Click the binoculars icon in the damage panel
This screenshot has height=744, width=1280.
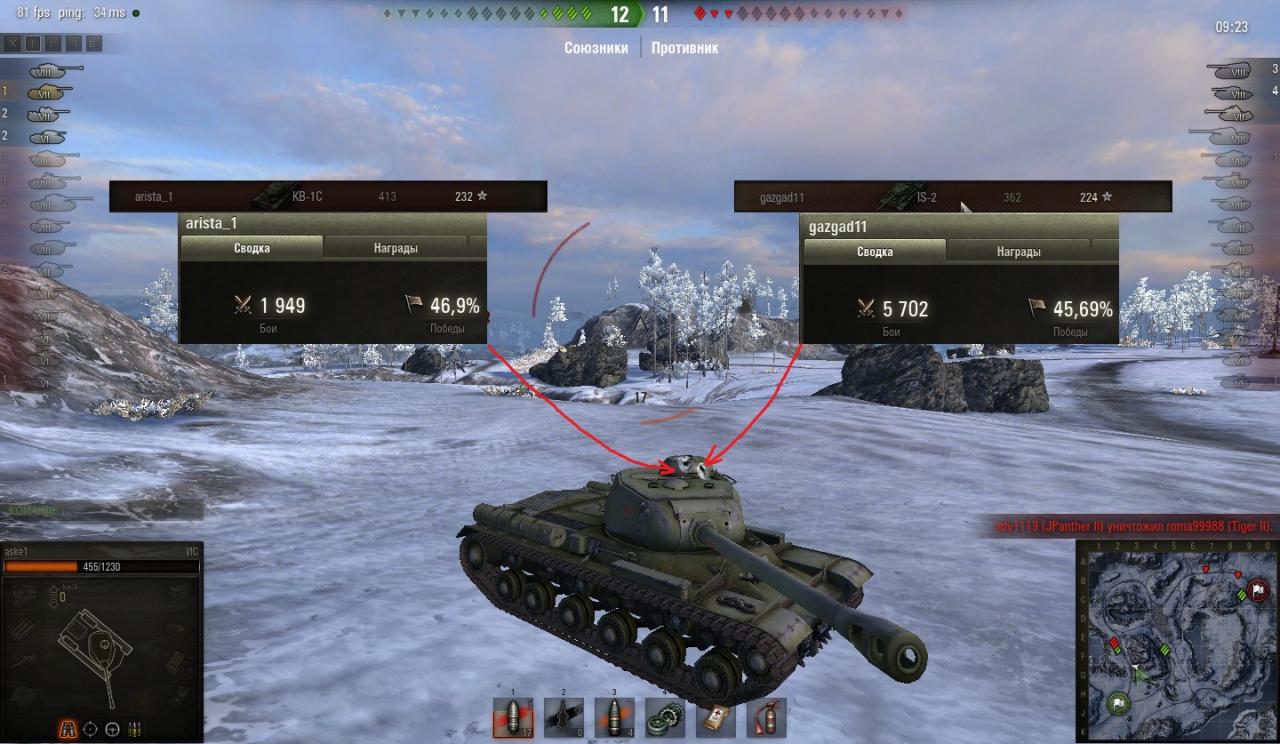pyautogui.click(x=70, y=728)
